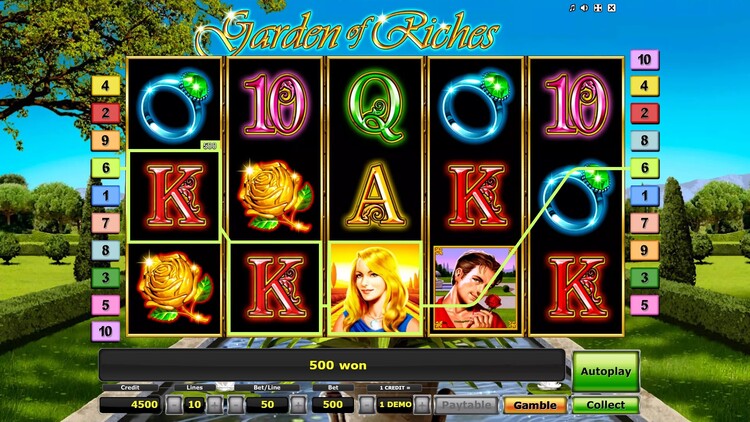The height and width of the screenshot is (422, 750).
Task: Collect the 500 win
Action: (605, 405)
